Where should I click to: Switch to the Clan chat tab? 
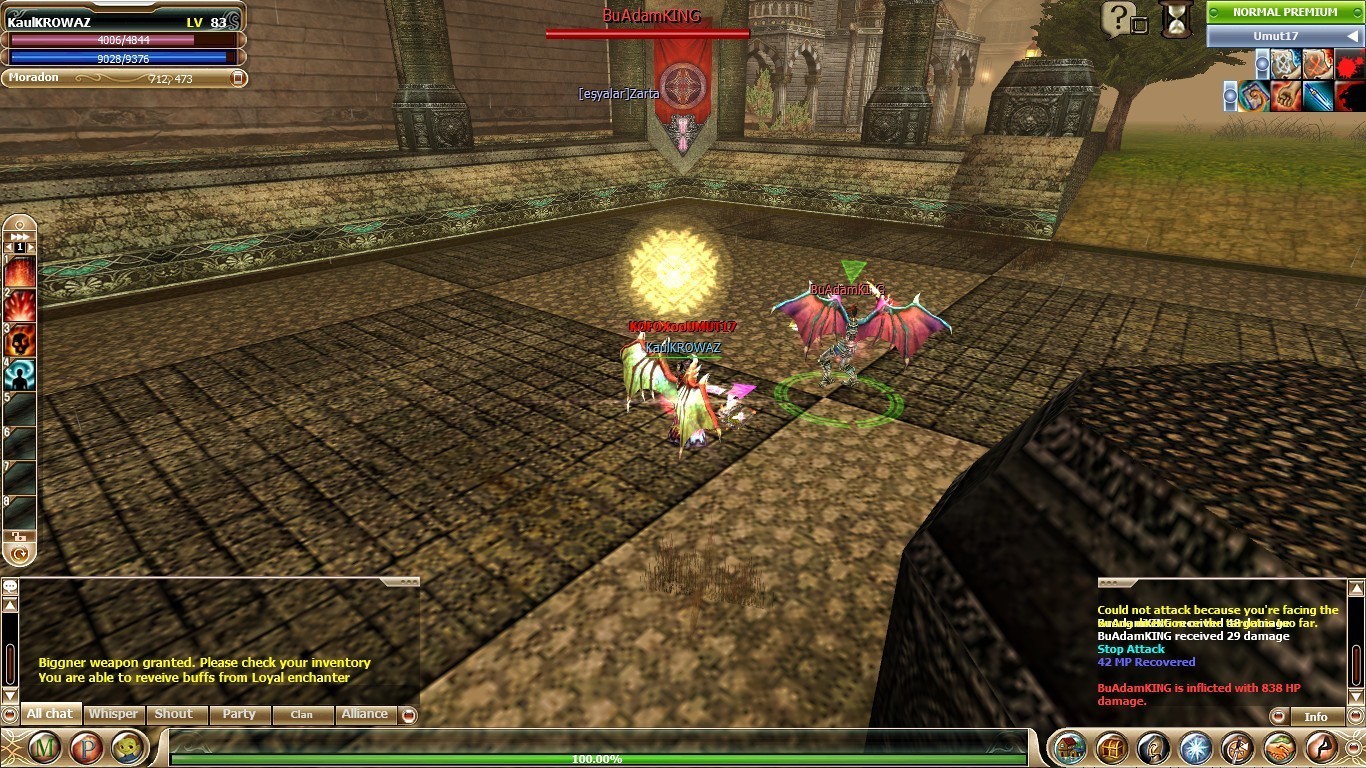[x=301, y=714]
